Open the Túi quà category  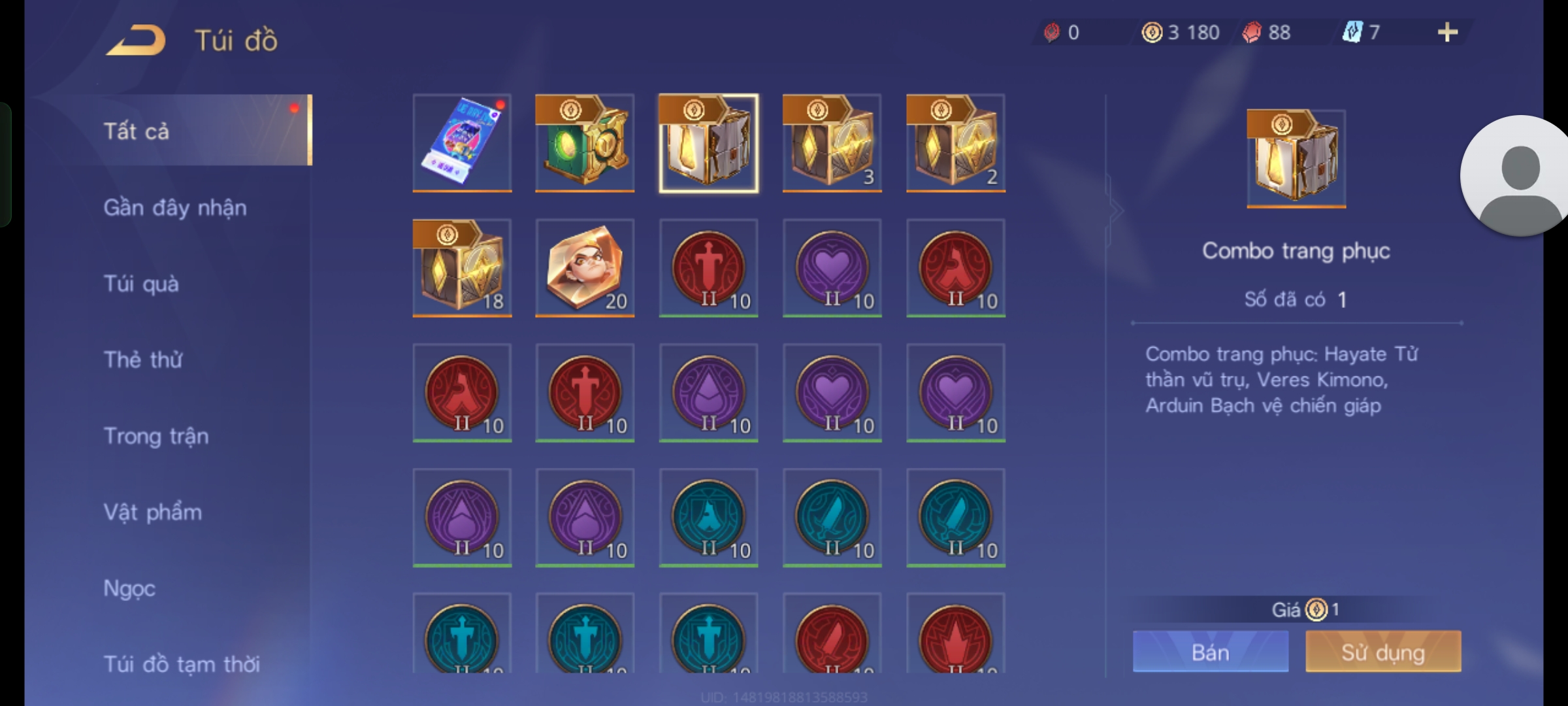[141, 284]
